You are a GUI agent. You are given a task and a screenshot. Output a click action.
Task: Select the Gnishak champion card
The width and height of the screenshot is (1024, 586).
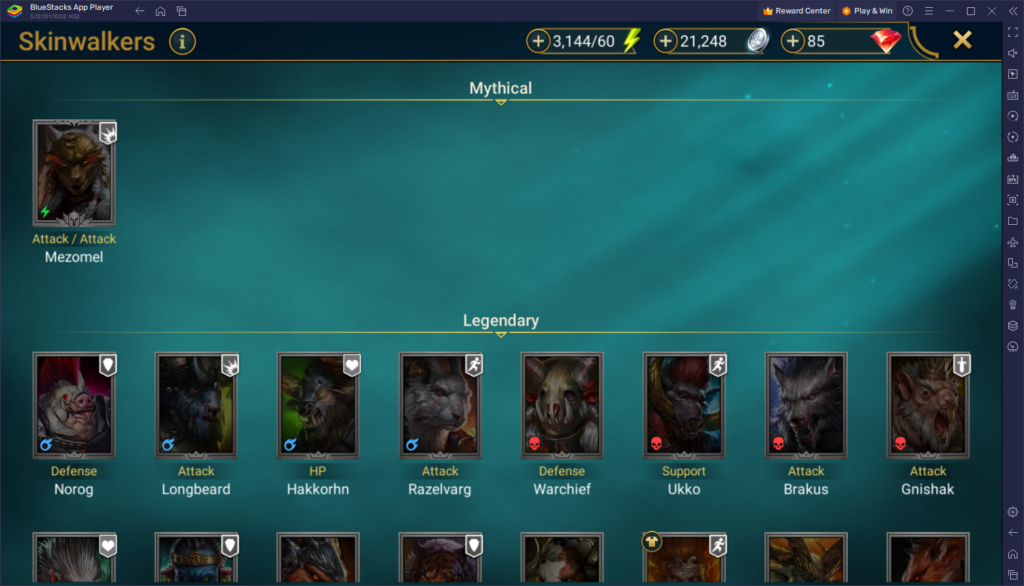[x=928, y=405]
